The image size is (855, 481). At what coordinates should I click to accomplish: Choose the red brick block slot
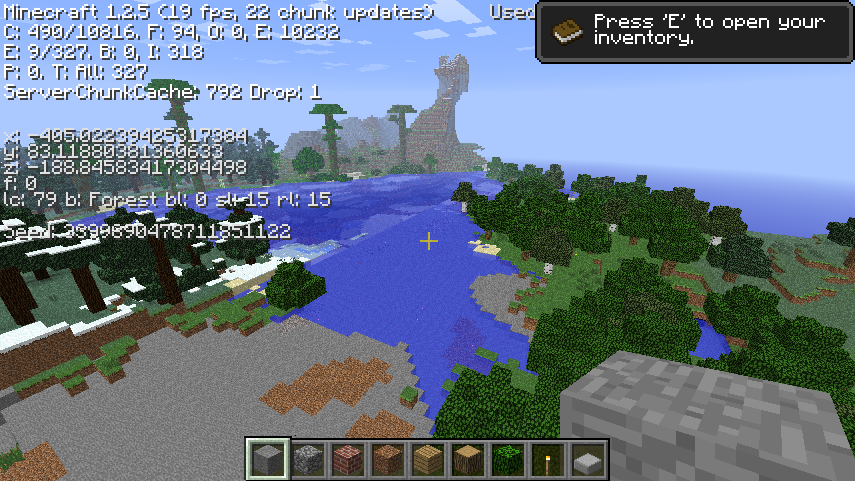(x=348, y=459)
